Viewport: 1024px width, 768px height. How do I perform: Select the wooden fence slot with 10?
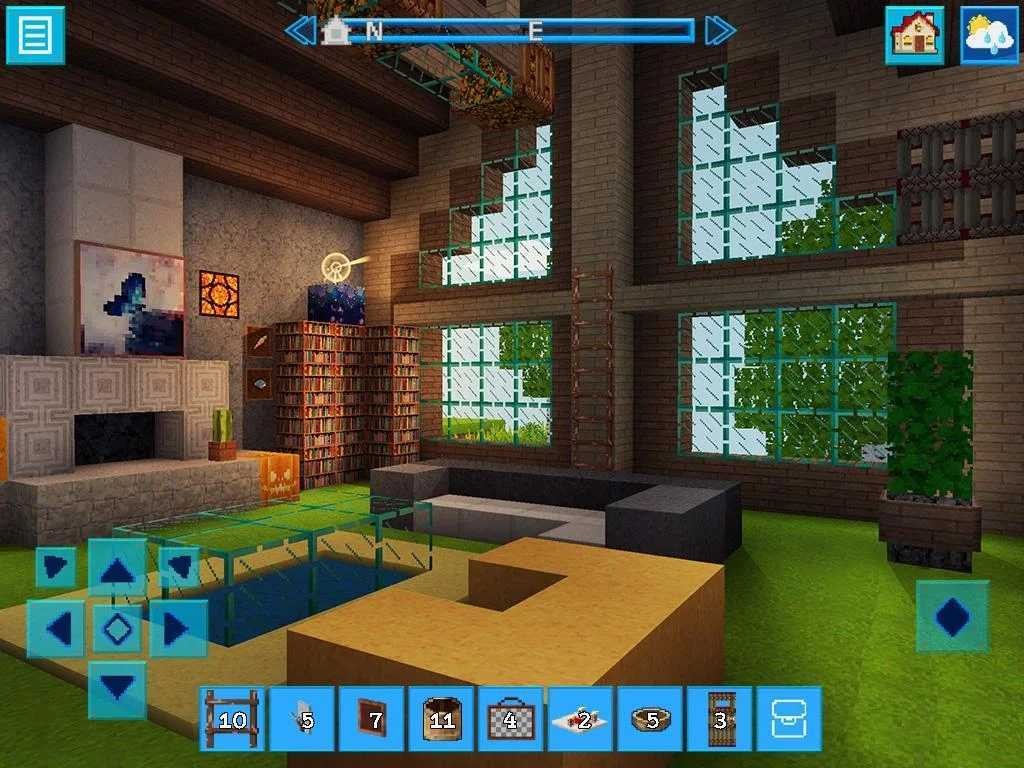(232, 718)
